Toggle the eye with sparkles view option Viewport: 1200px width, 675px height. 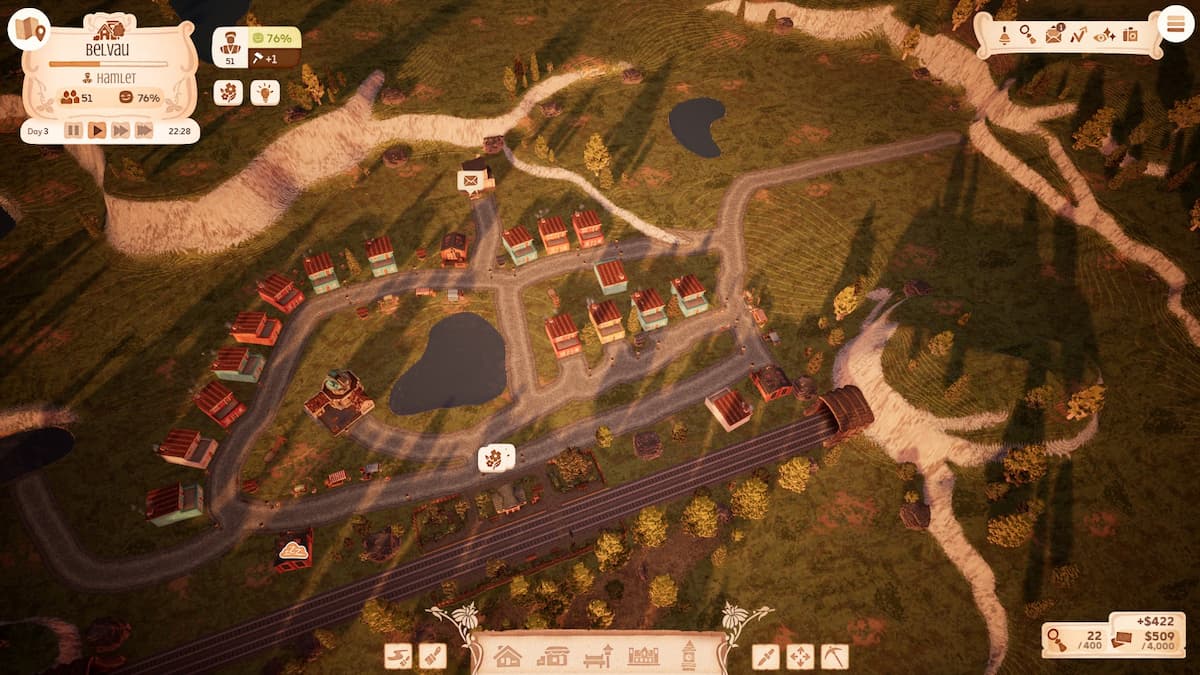coord(1104,35)
